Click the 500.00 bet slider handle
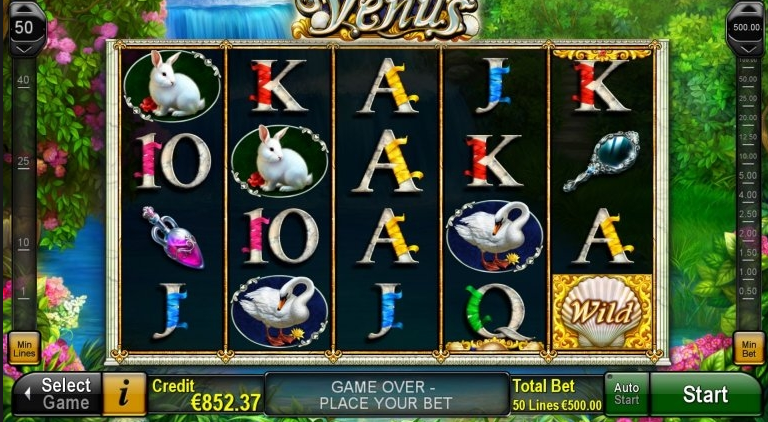The height and width of the screenshot is (422, 768). (746, 25)
